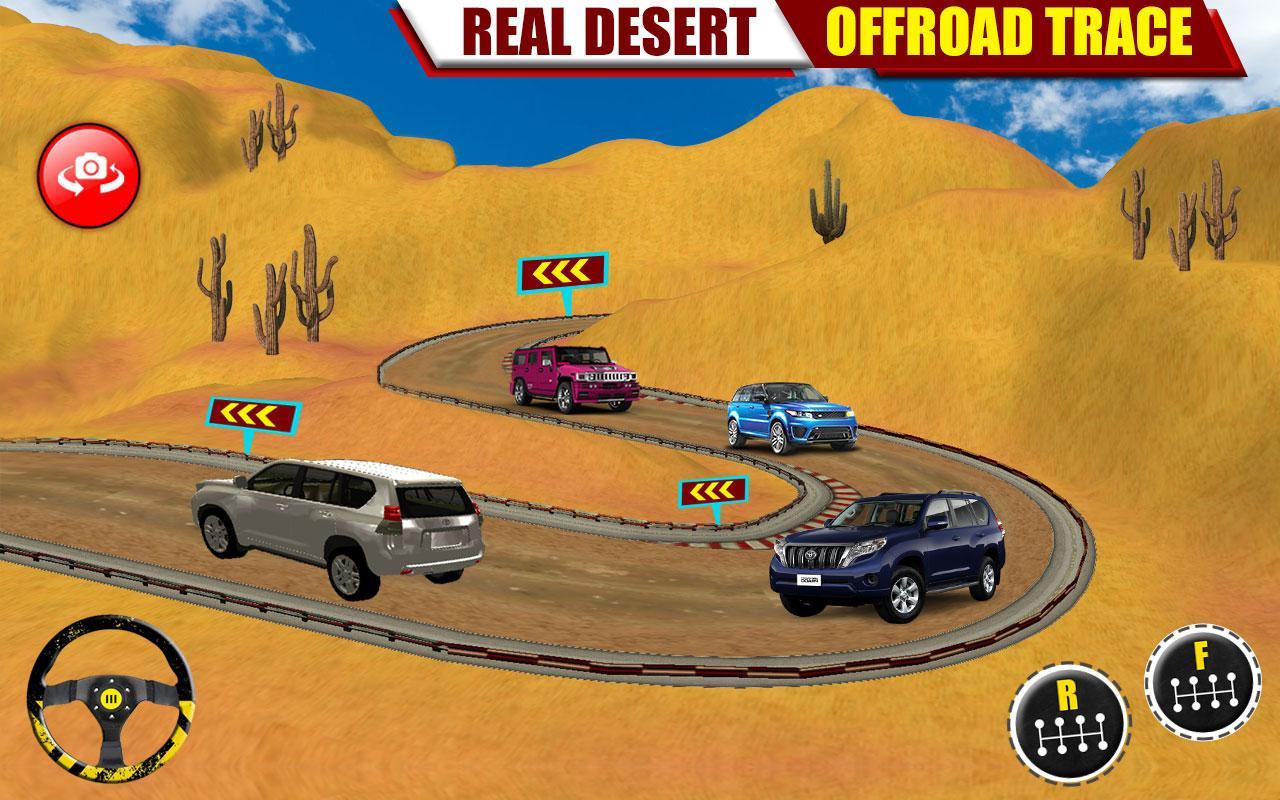This screenshot has height=800, width=1280.
Task: Select the pink Hummer on the track
Action: [x=572, y=375]
